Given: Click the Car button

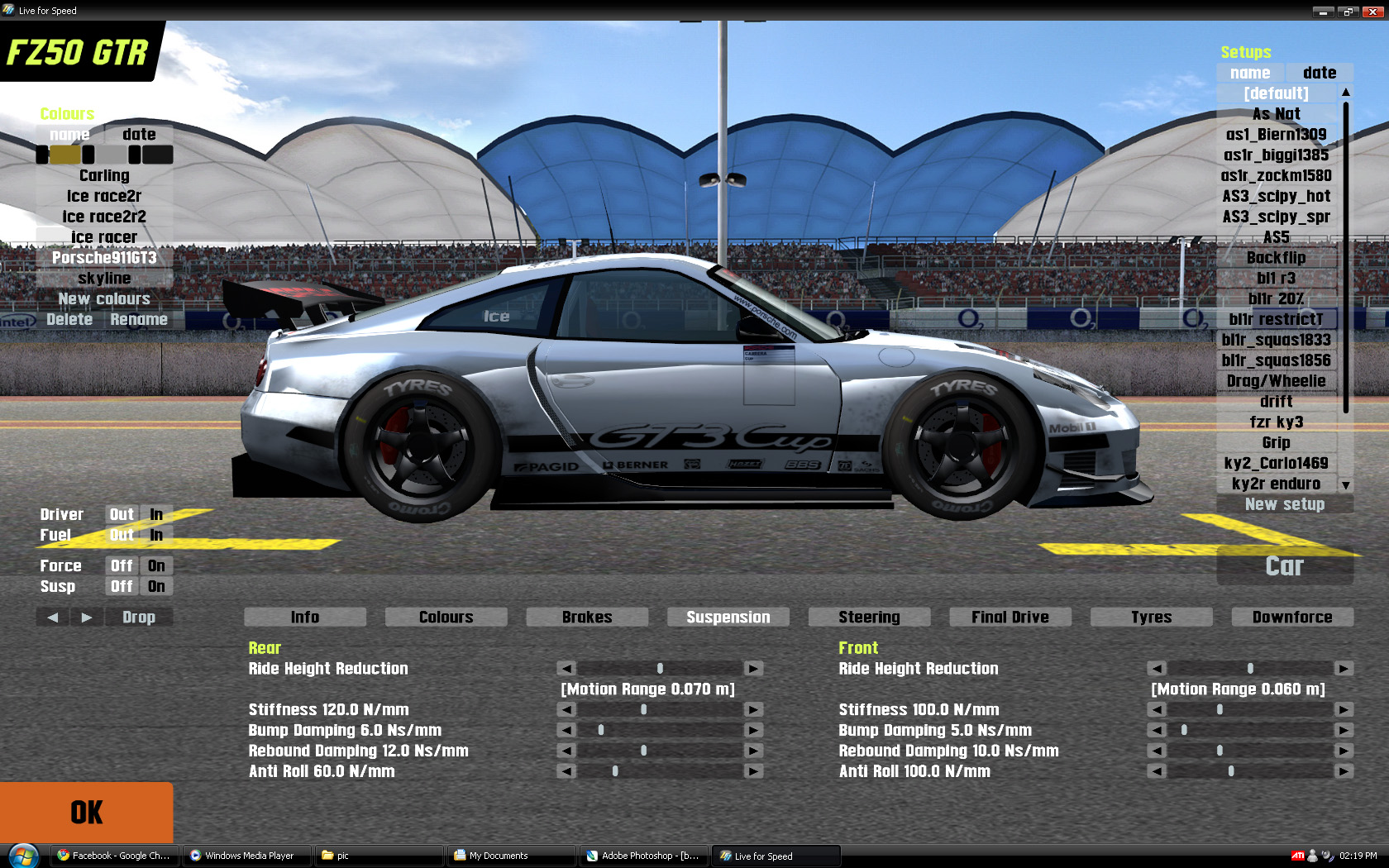Looking at the screenshot, I should (x=1284, y=566).
